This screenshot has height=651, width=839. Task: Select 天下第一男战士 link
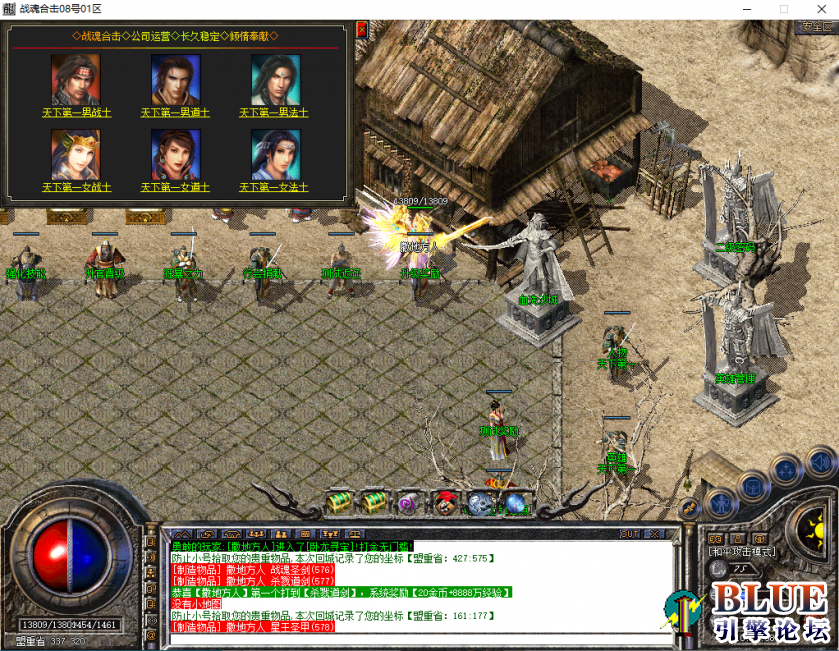tap(77, 113)
